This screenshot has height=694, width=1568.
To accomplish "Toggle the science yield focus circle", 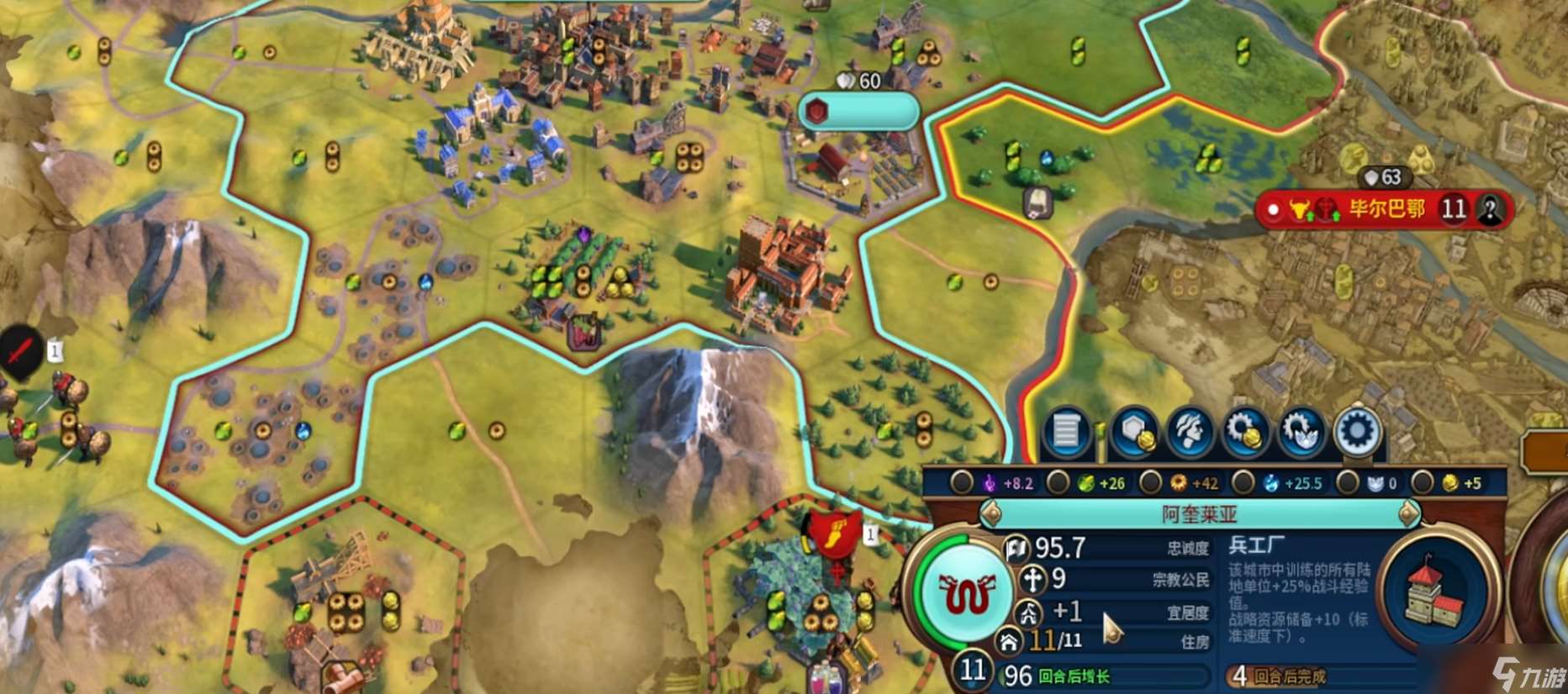I will (1243, 482).
